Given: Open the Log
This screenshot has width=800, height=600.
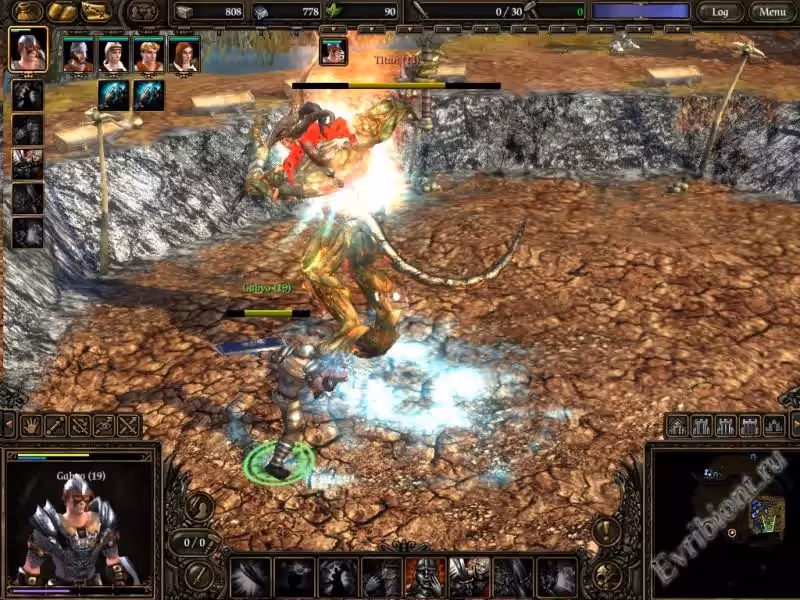Looking at the screenshot, I should [720, 12].
